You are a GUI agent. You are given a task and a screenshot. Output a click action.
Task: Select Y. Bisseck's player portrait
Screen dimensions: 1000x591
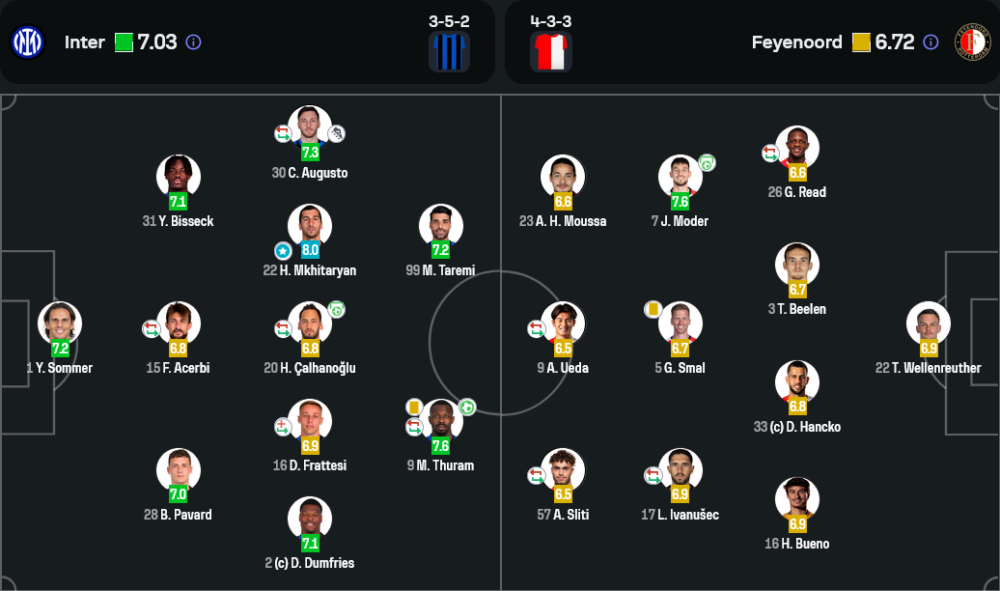point(178,177)
